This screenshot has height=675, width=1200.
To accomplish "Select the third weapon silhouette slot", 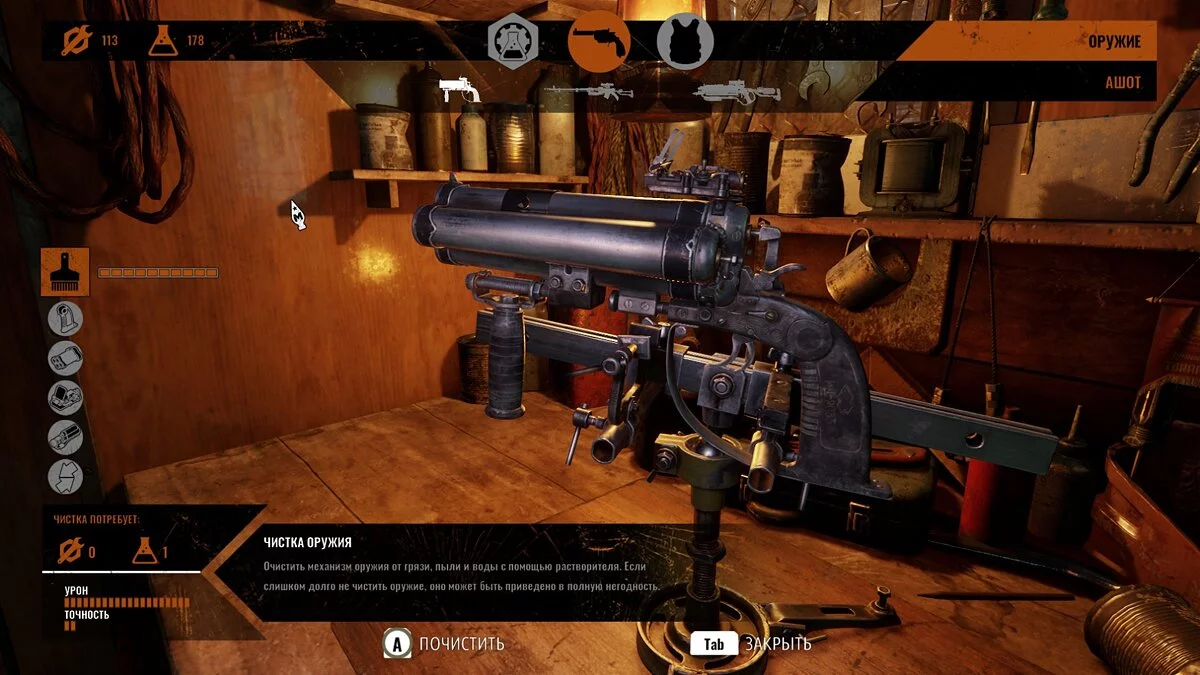I will (x=736, y=92).
